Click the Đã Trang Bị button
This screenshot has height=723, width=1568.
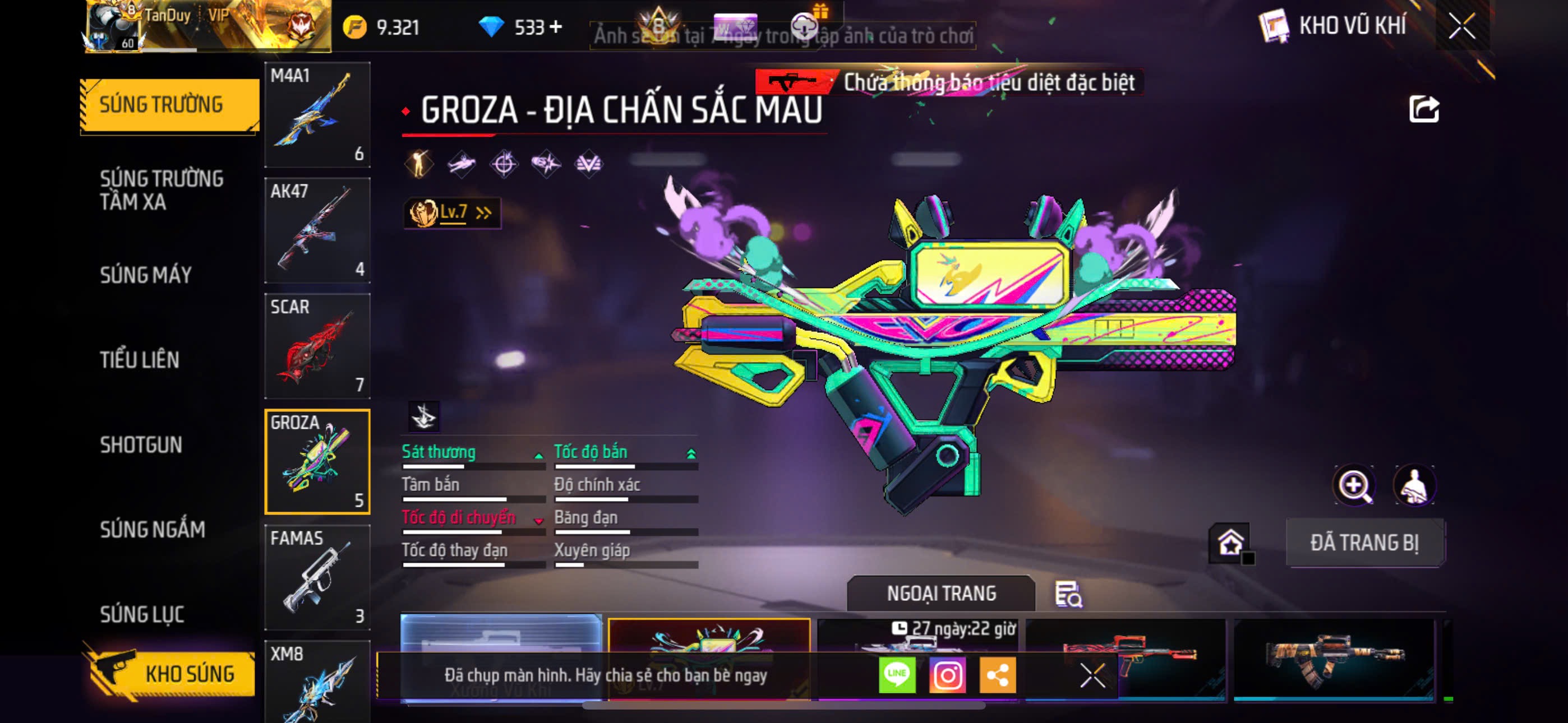1364,543
